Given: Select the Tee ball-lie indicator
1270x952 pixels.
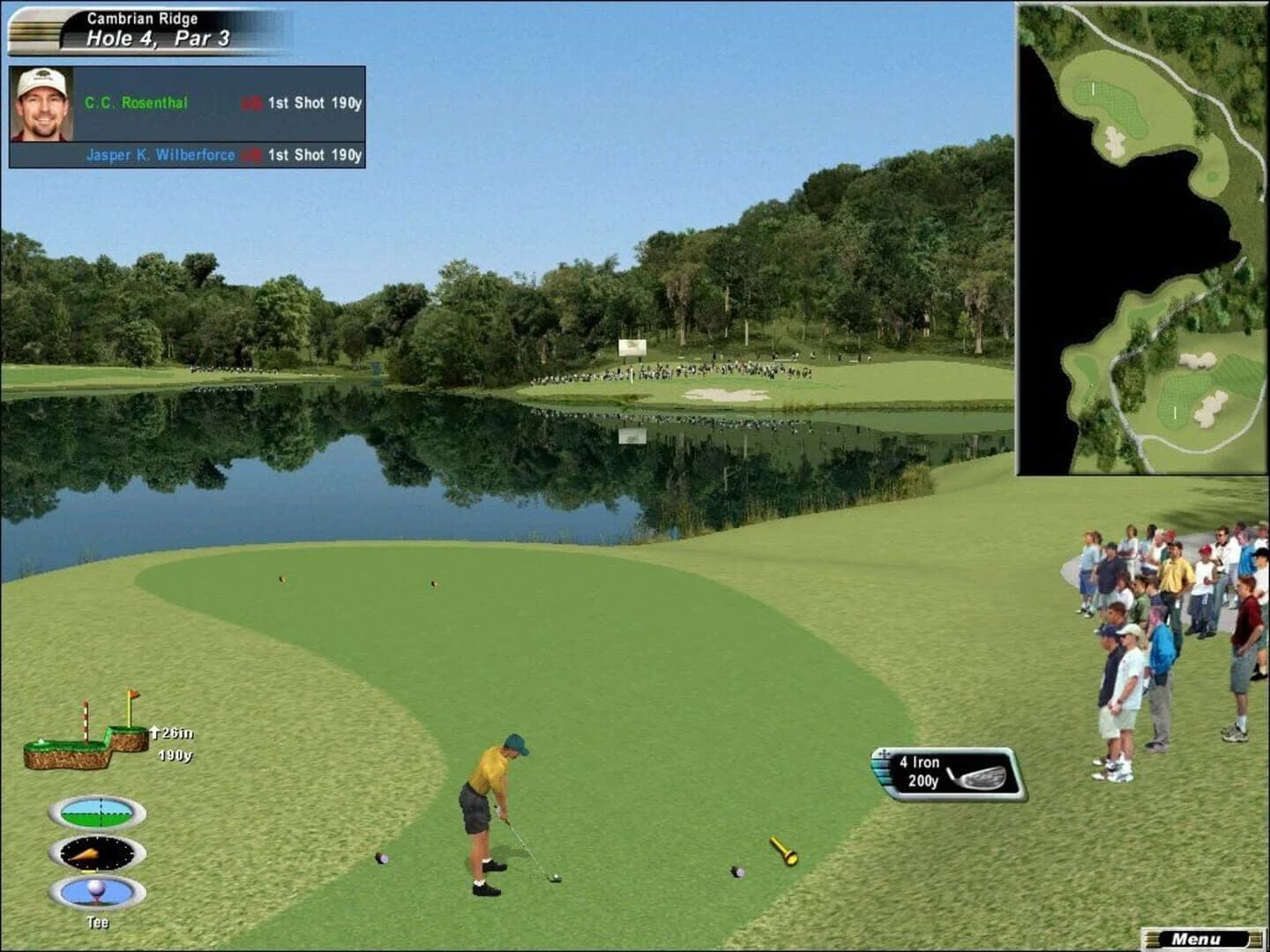Looking at the screenshot, I should [97, 893].
